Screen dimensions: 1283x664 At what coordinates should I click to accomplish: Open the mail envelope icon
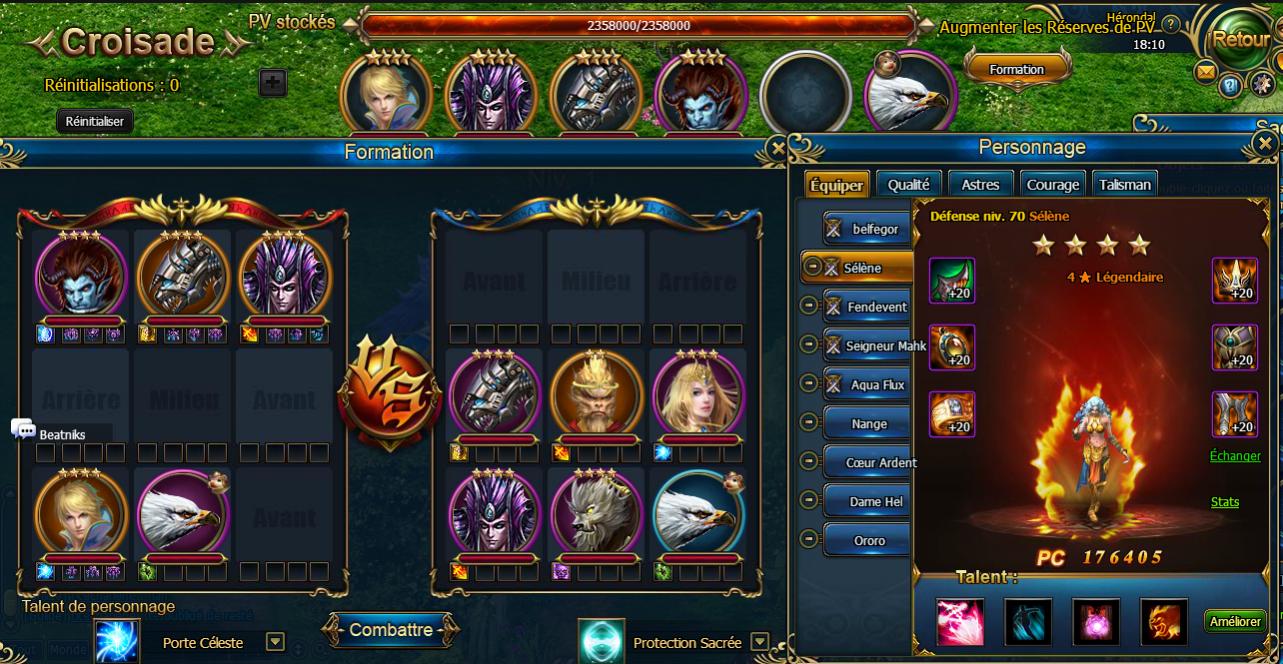pos(1206,72)
